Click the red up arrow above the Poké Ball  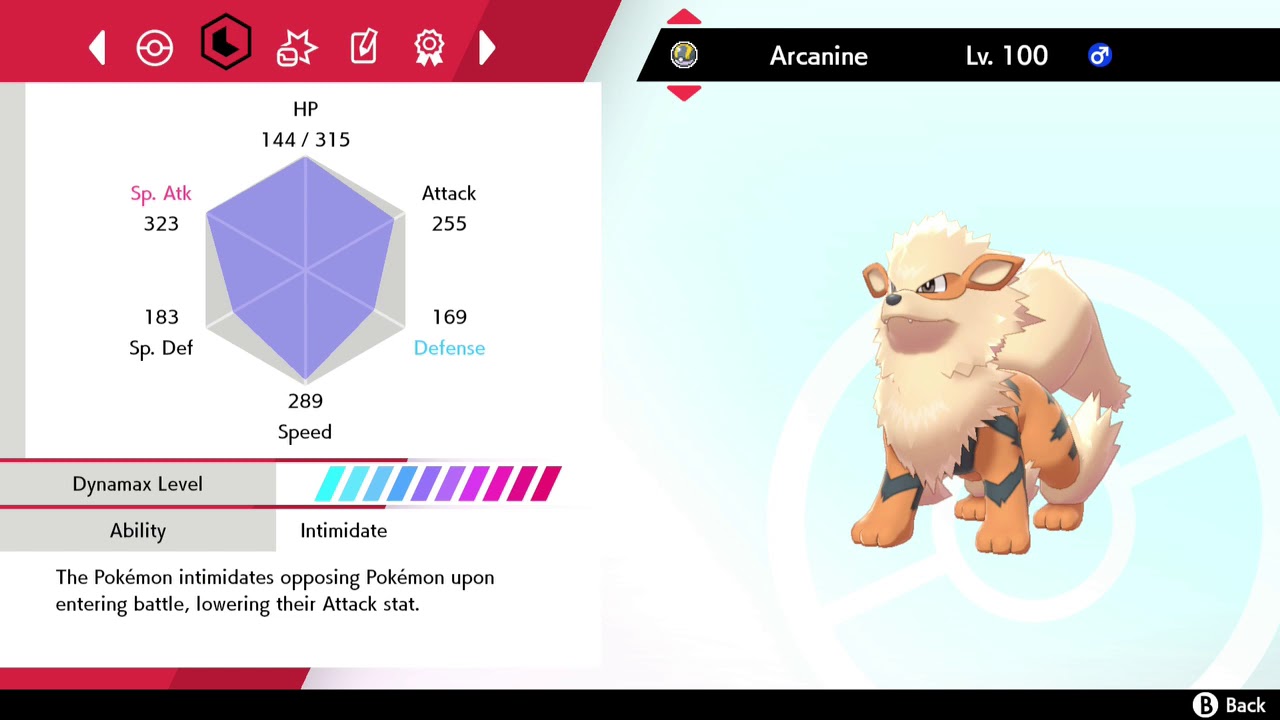[684, 16]
